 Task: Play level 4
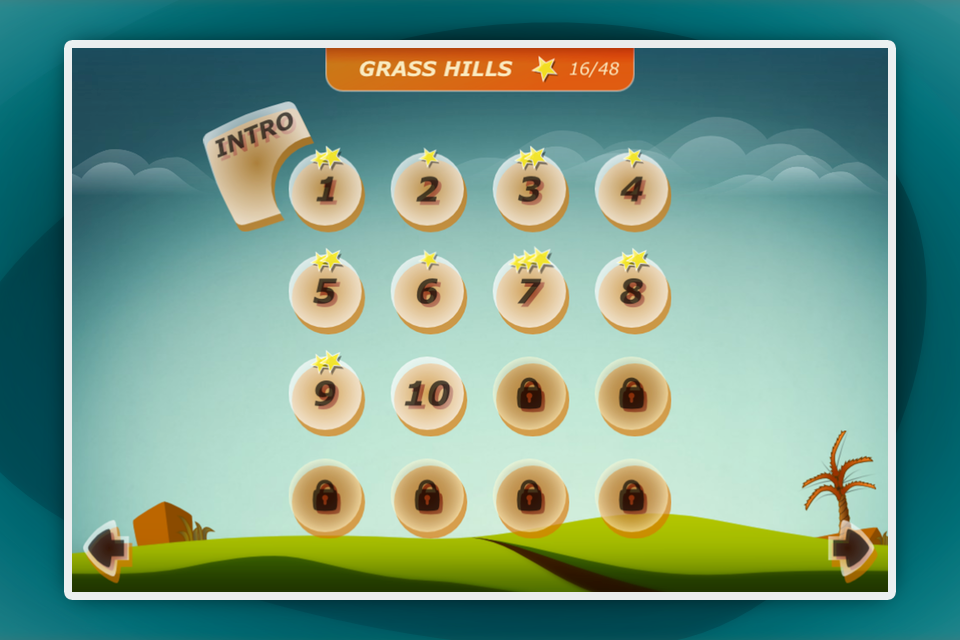click(x=632, y=190)
